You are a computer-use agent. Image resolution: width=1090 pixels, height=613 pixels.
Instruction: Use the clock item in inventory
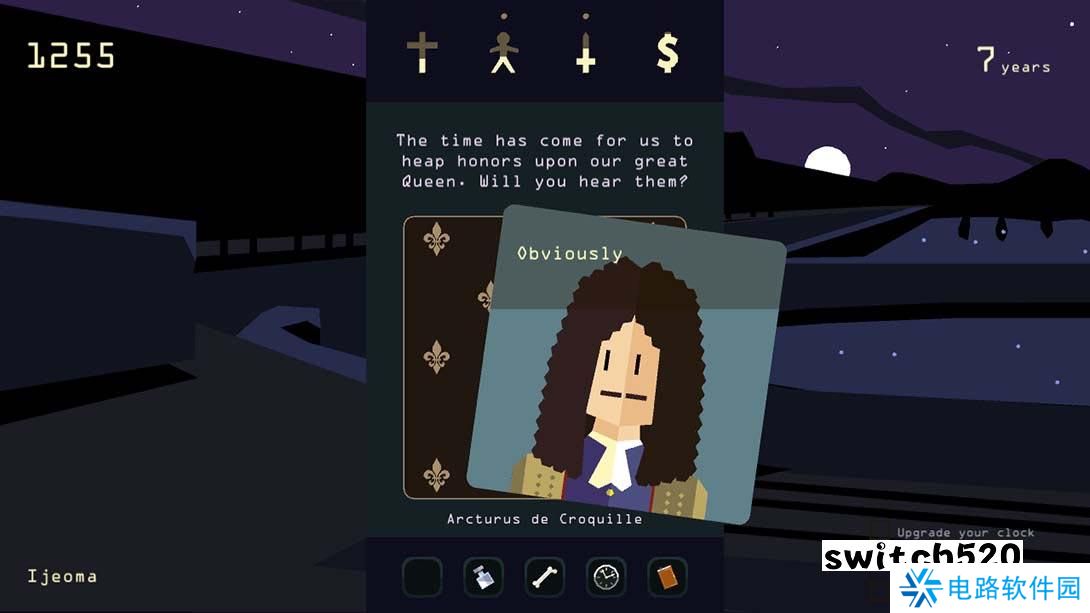point(606,577)
